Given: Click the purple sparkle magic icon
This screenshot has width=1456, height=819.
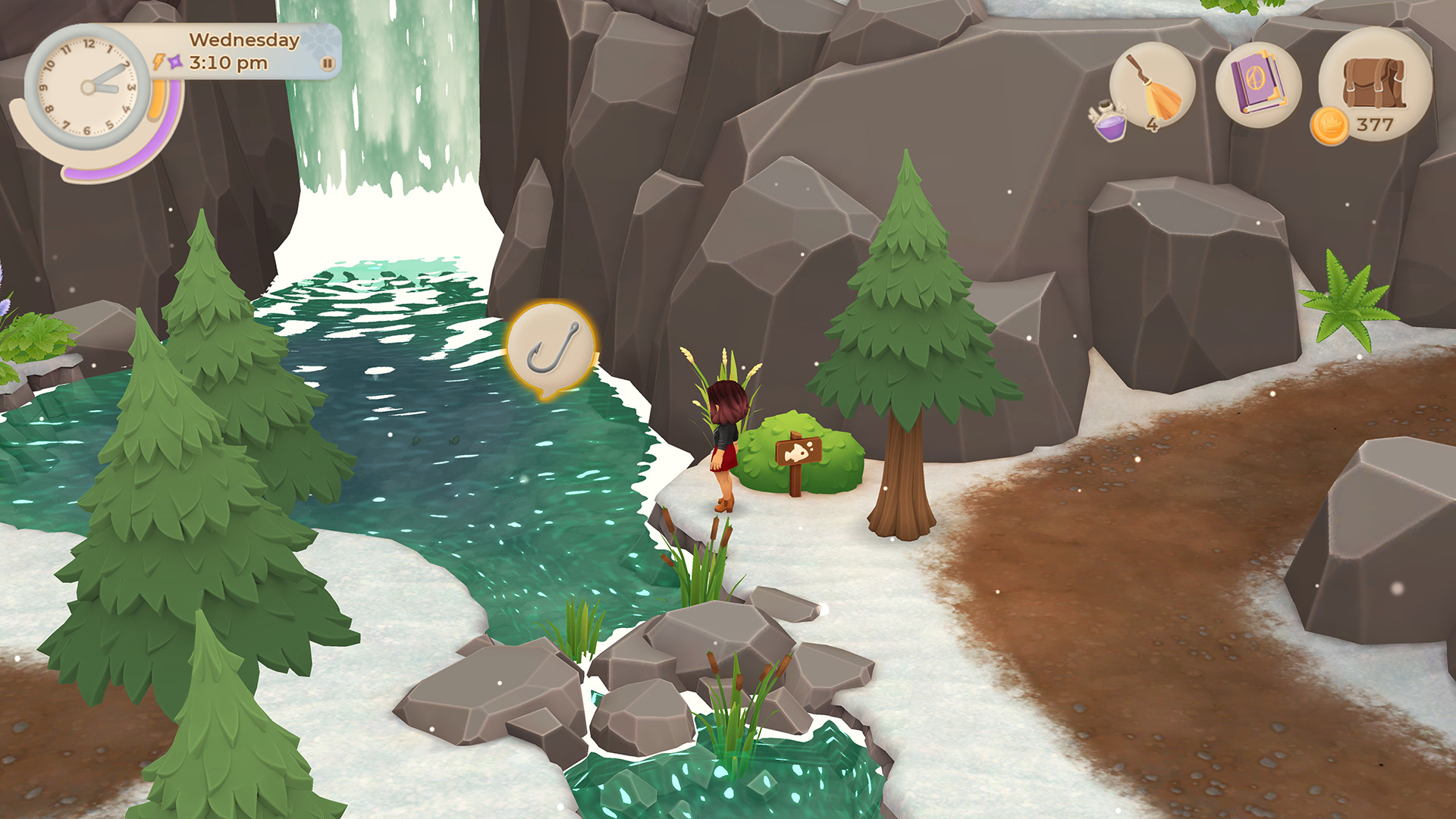Looking at the screenshot, I should [x=174, y=62].
